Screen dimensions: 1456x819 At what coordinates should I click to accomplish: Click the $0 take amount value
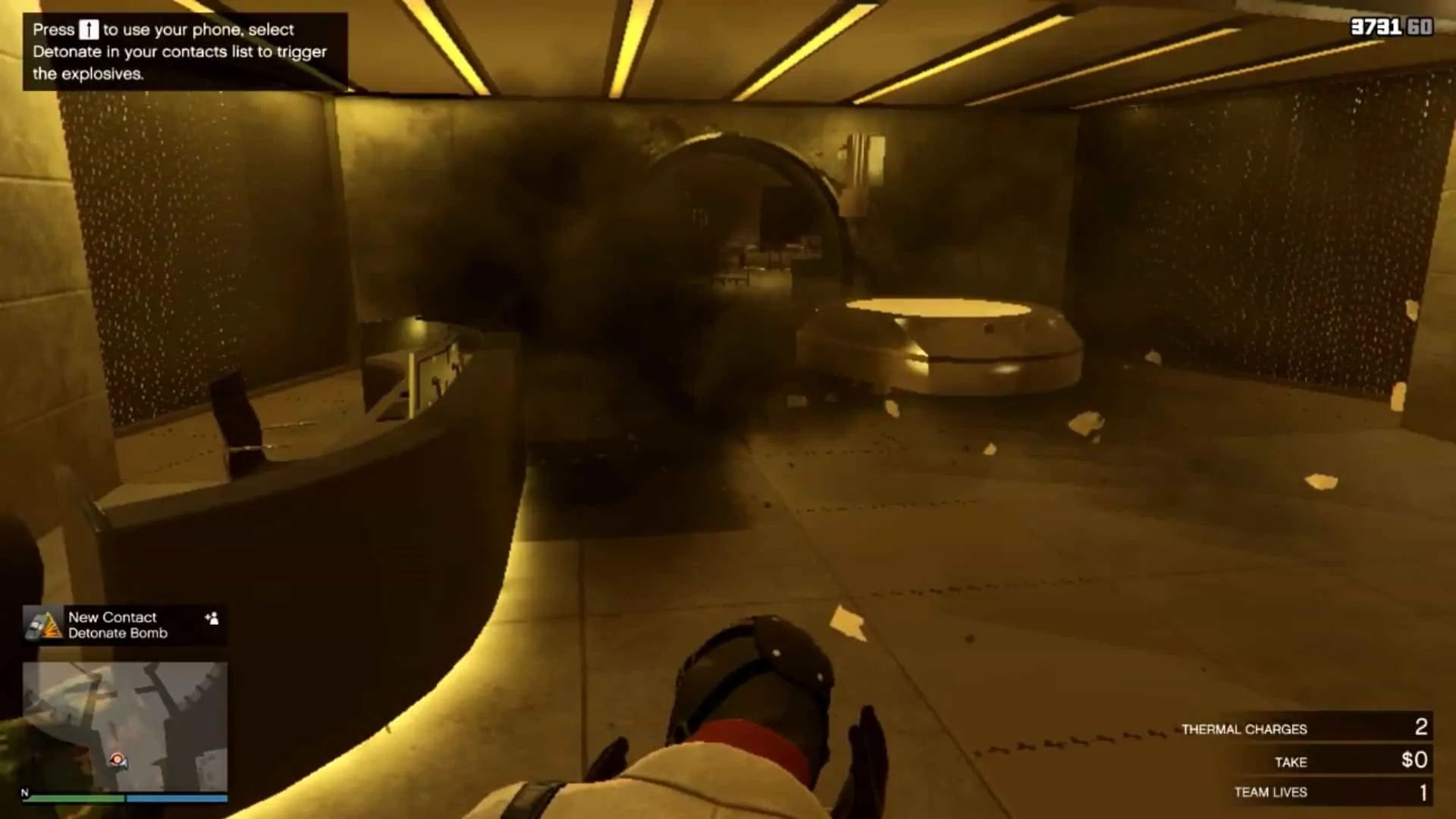(1415, 761)
